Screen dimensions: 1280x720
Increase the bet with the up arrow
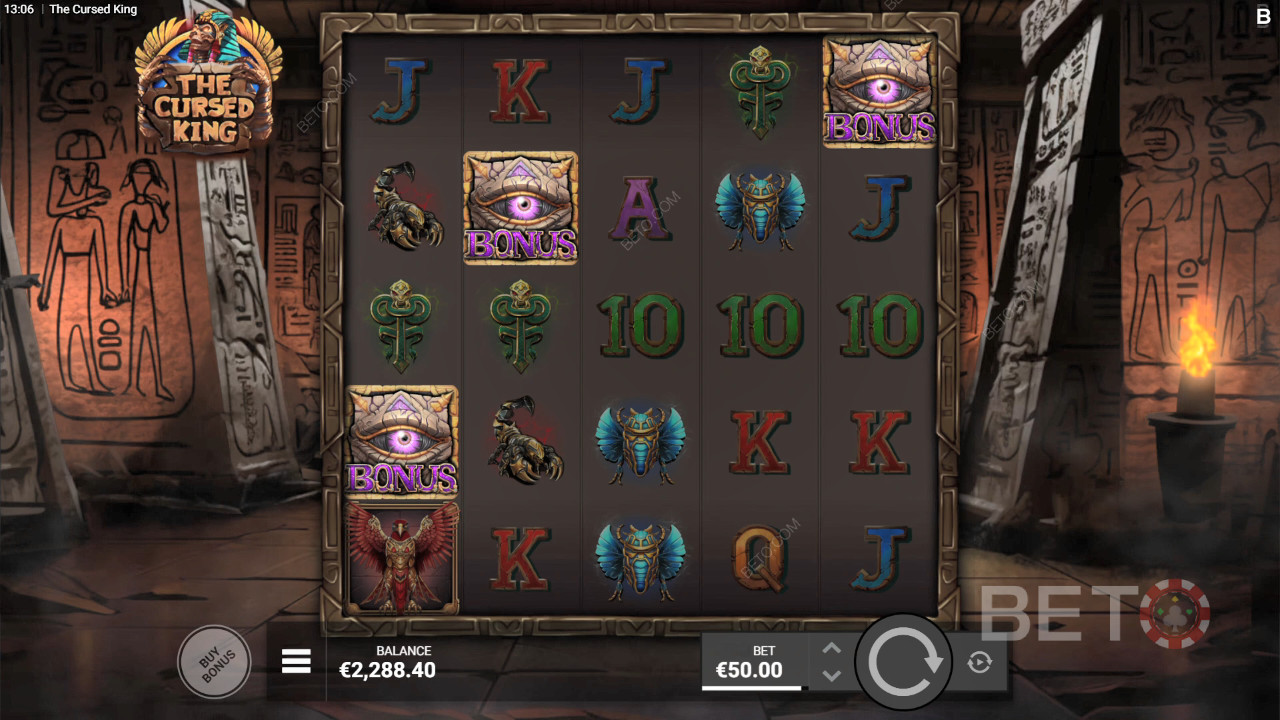coord(831,648)
